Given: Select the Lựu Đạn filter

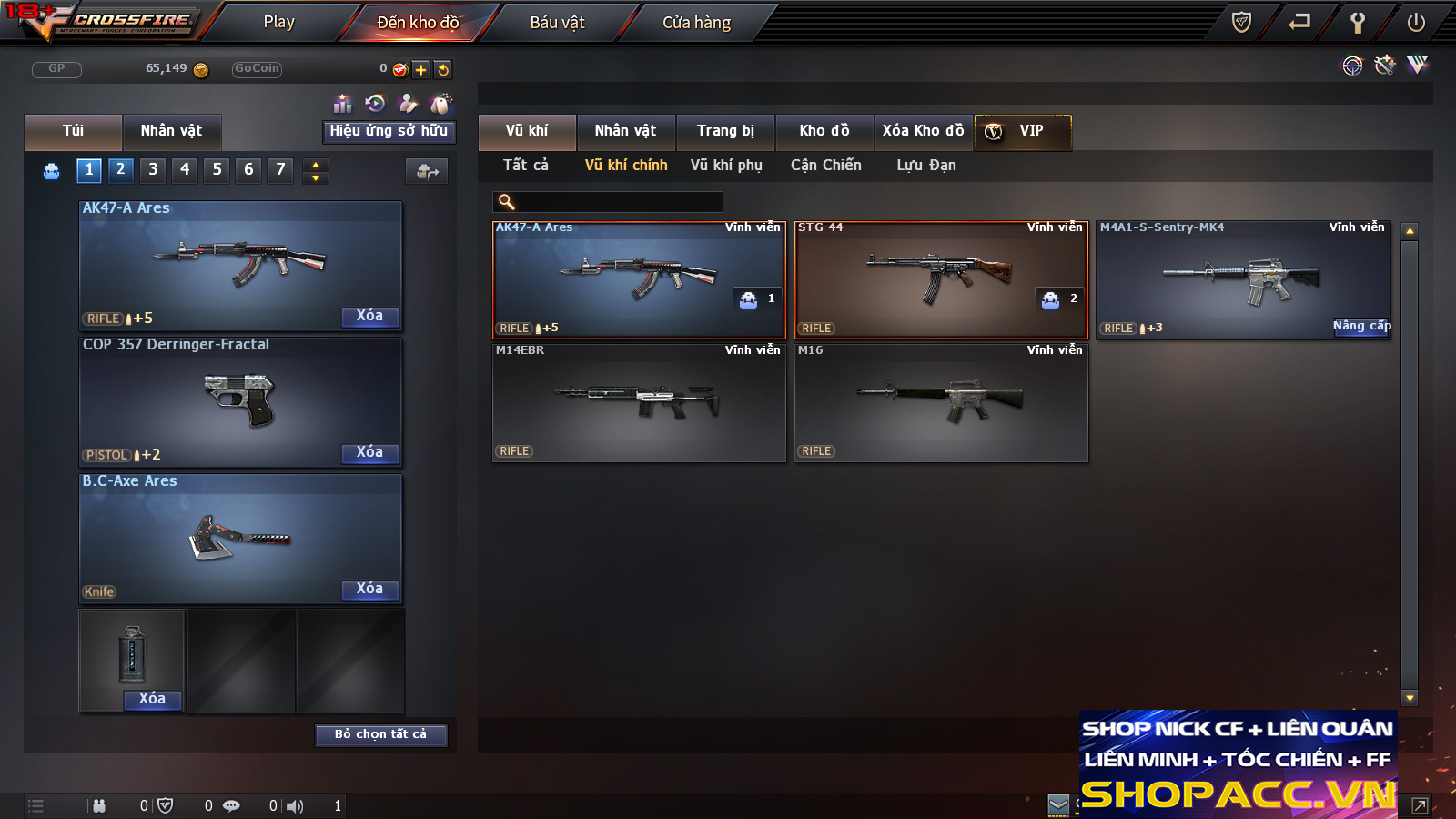Looking at the screenshot, I should pos(926,166).
